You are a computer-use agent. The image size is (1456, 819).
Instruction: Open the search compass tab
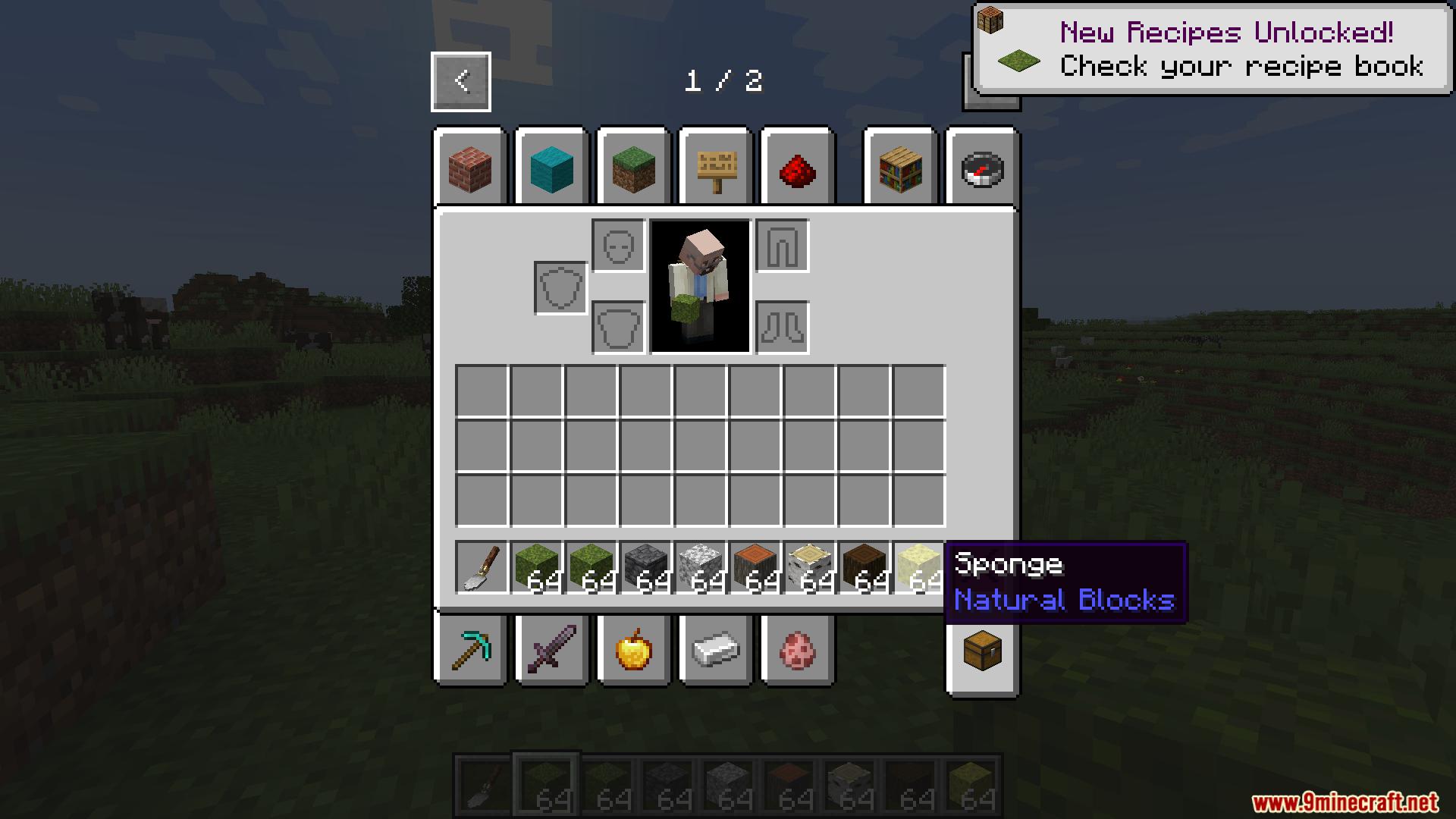click(x=981, y=168)
